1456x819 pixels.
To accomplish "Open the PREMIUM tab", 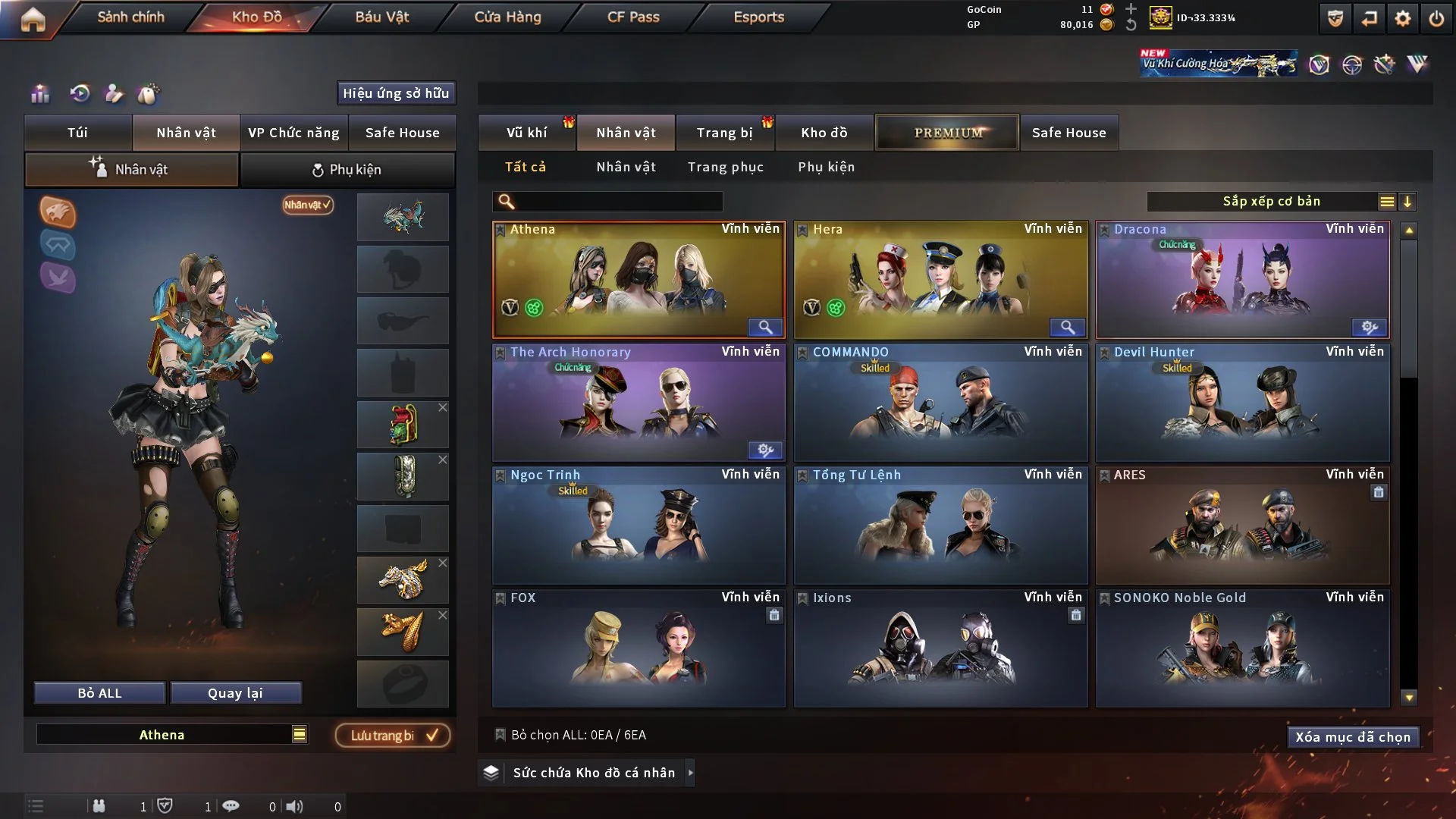I will tap(947, 133).
